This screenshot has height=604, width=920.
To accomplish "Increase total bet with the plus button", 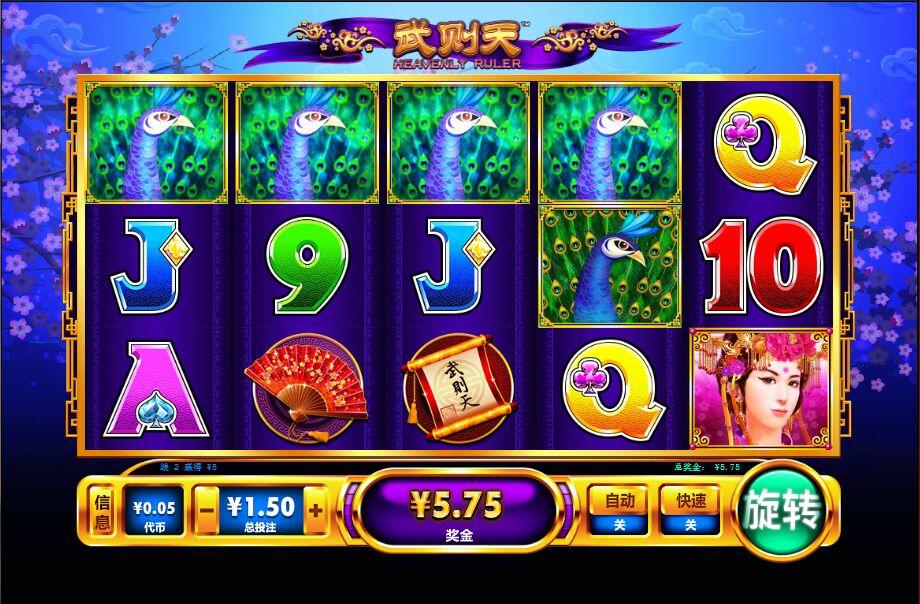I will pos(315,510).
